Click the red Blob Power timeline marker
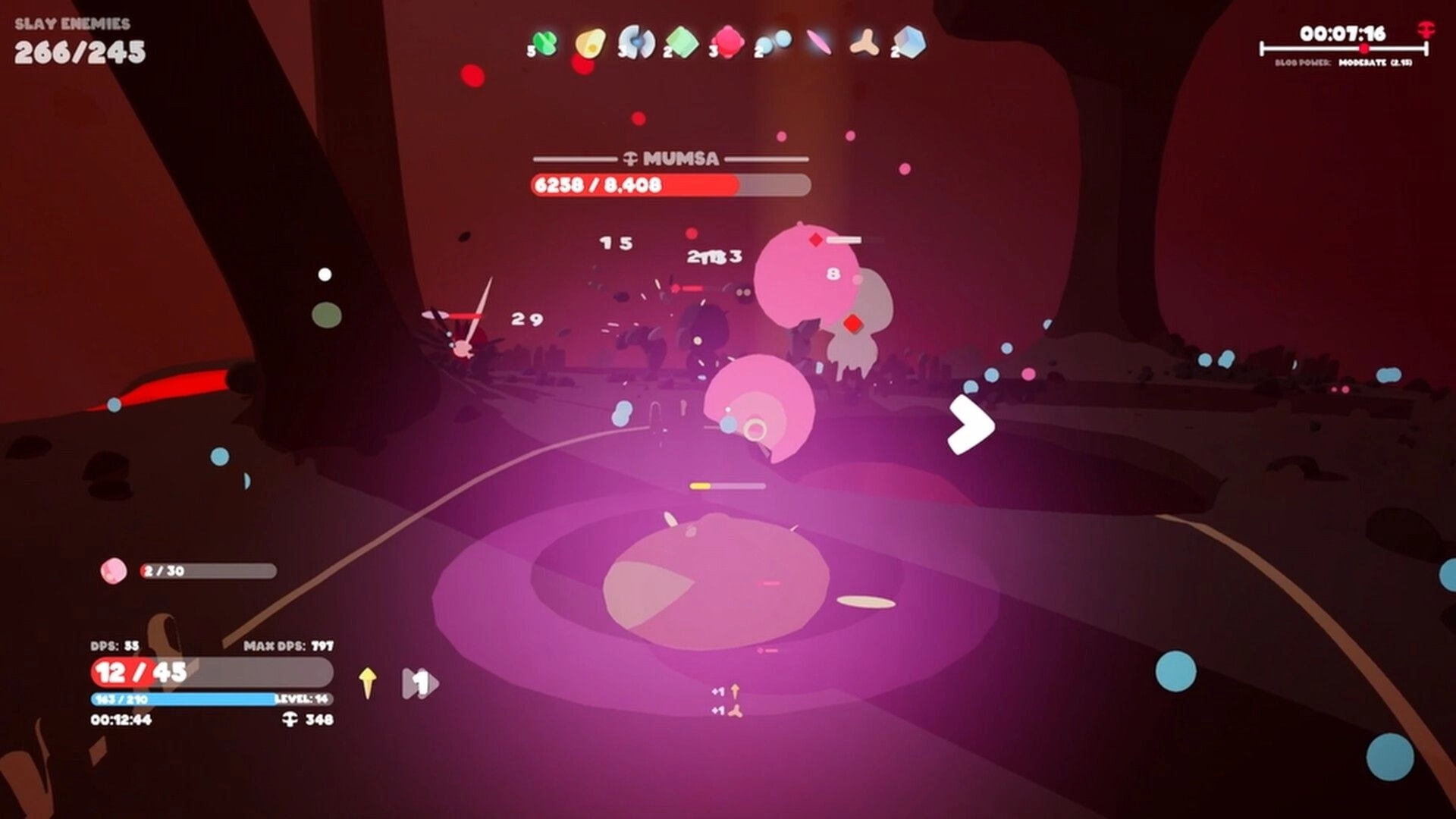Screen dimensions: 1456x819 pos(1365,47)
